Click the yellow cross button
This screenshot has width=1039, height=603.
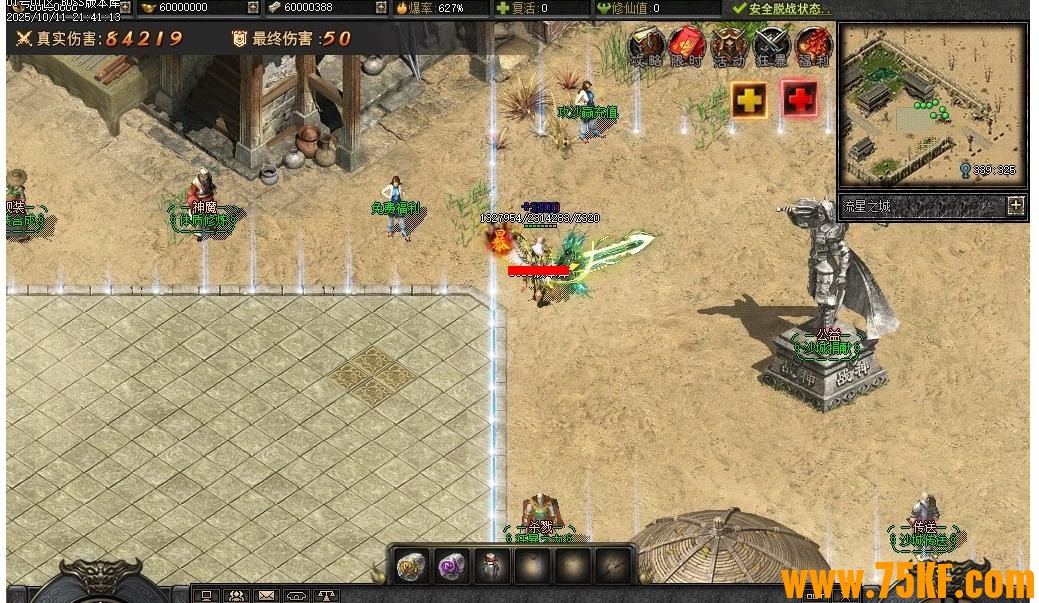(x=749, y=99)
